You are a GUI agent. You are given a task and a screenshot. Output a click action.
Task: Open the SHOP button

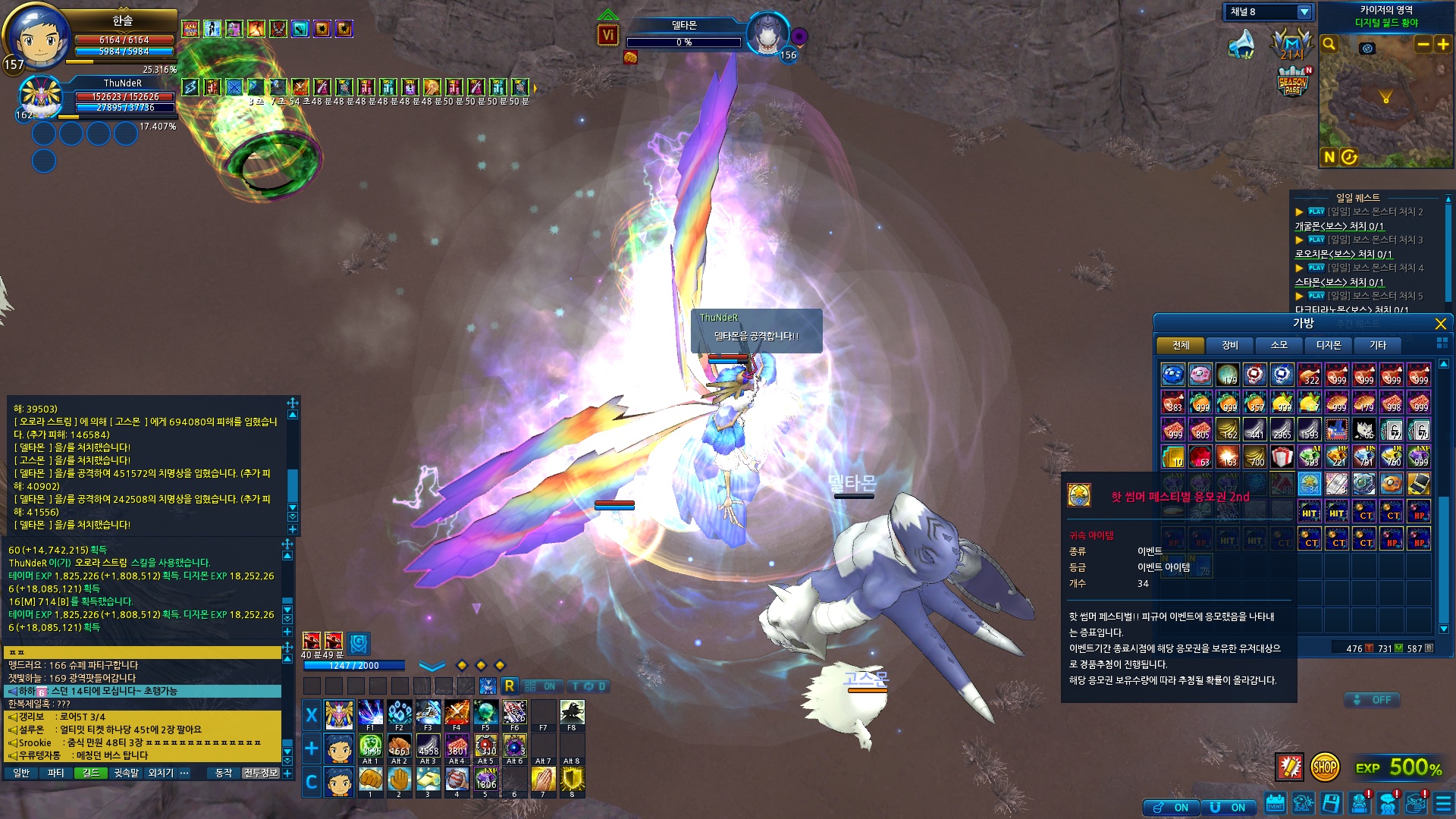(x=1324, y=767)
